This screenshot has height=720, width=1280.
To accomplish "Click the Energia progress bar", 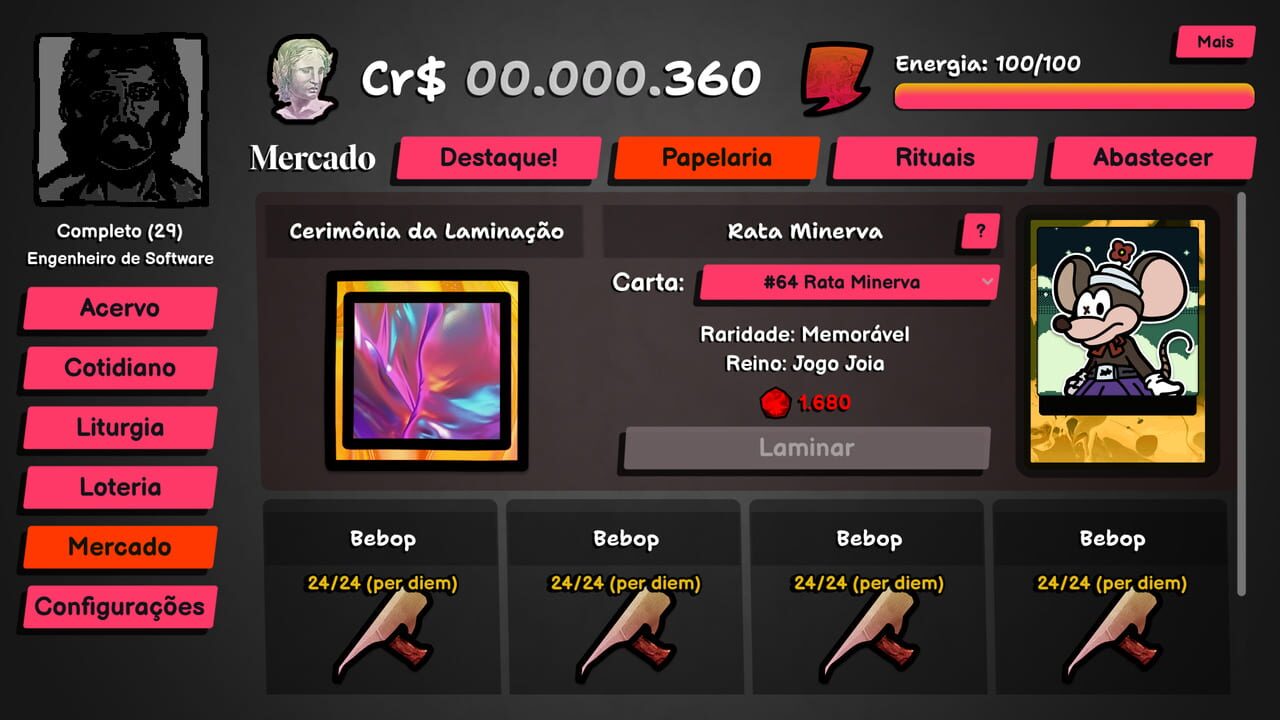I will [x=1073, y=94].
